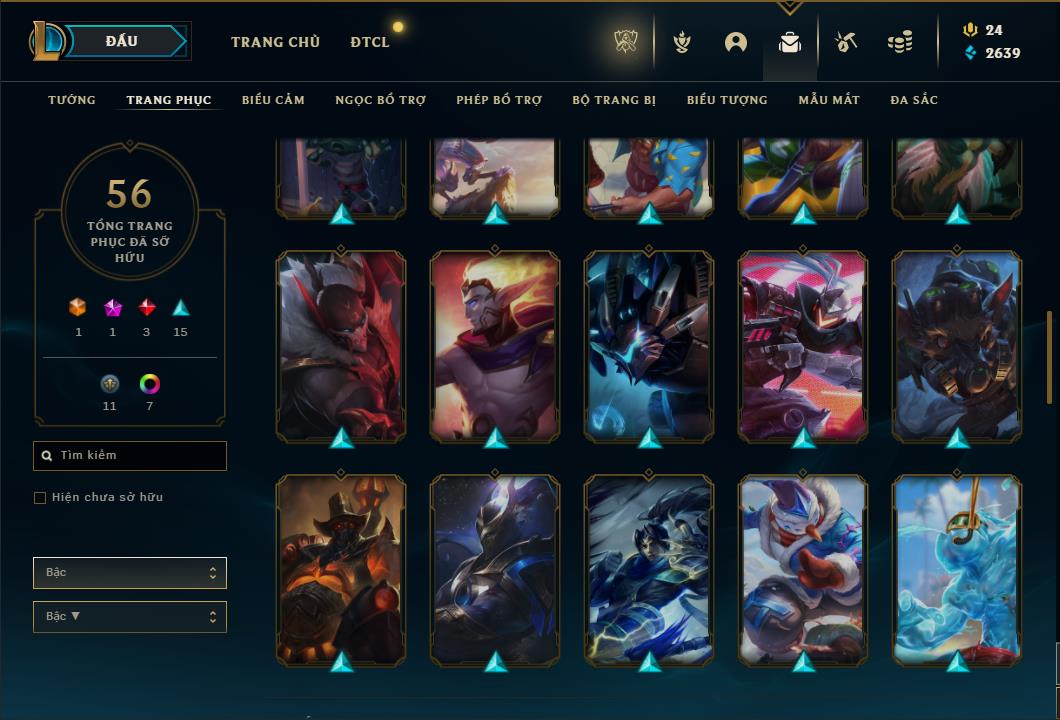Click the ĐẤU play button

[122, 41]
